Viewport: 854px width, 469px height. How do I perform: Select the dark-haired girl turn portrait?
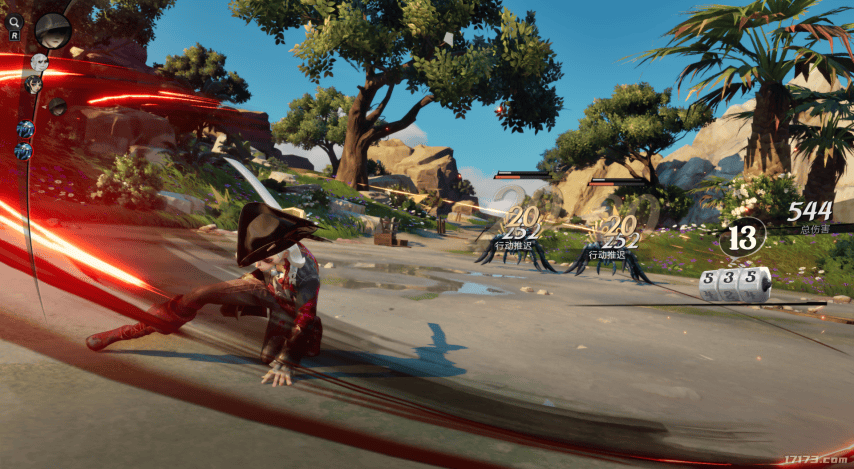34,84
